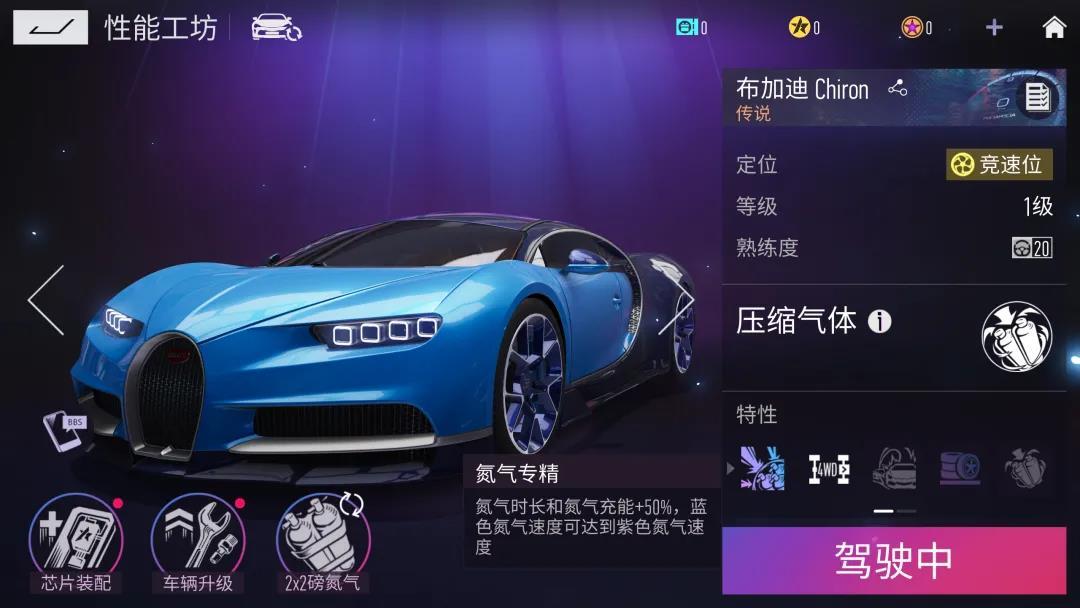Select the grenade-shaped trait icon
The width and height of the screenshot is (1080, 608).
1025,468
